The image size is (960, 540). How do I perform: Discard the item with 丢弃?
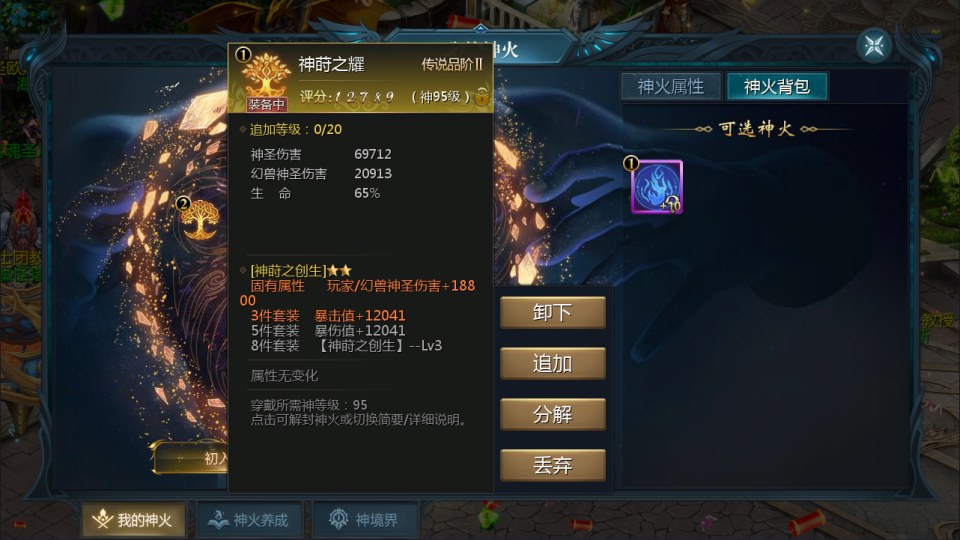(x=553, y=465)
